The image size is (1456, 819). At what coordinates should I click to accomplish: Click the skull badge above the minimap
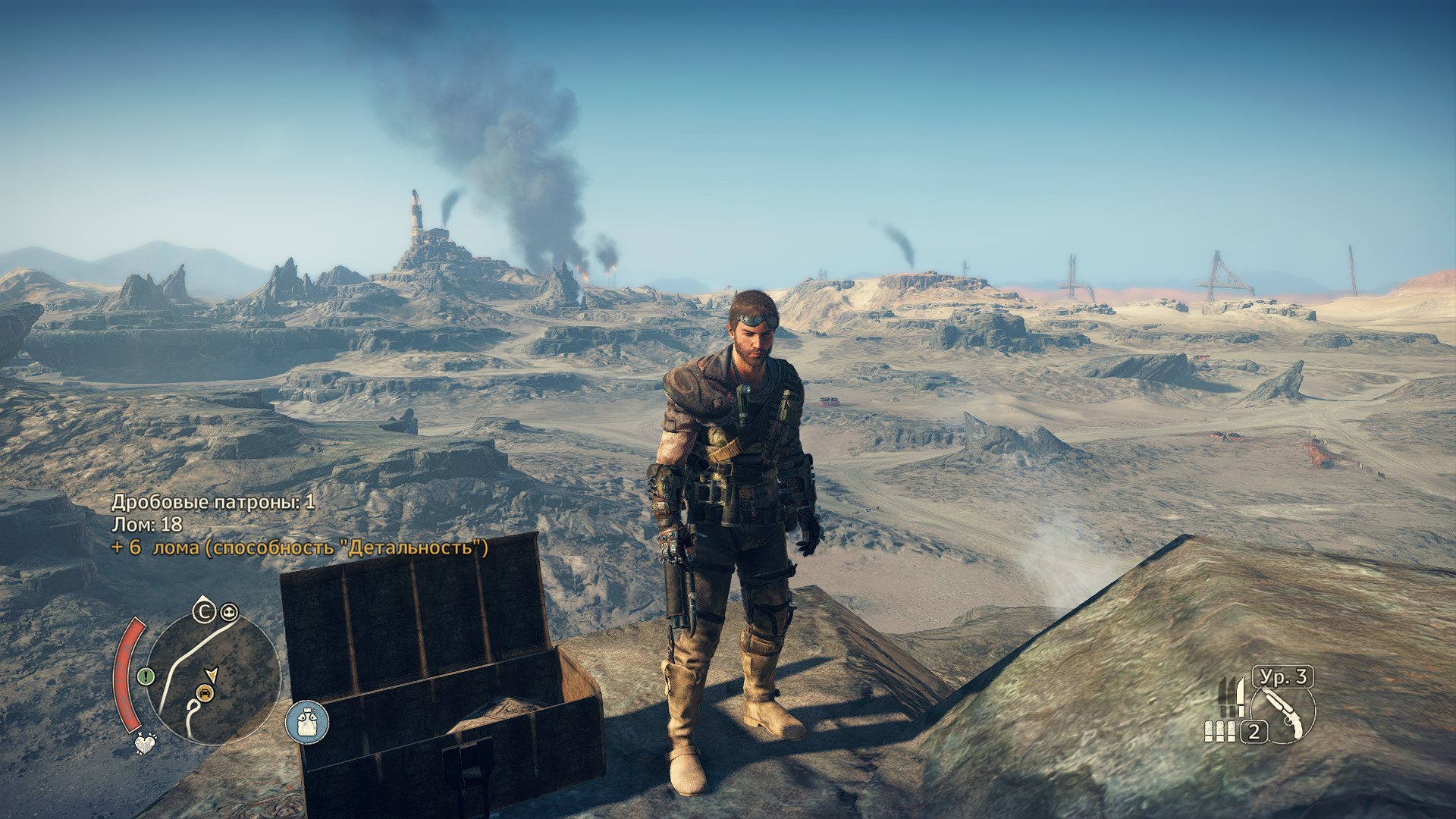point(228,611)
